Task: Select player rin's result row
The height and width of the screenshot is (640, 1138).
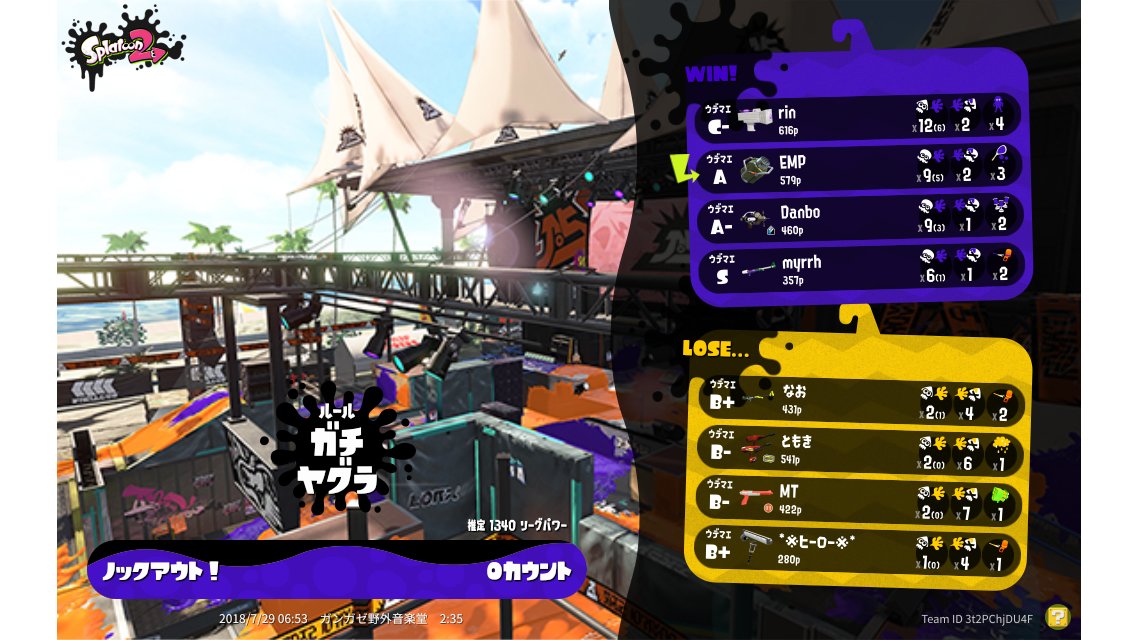Action: 860,118
